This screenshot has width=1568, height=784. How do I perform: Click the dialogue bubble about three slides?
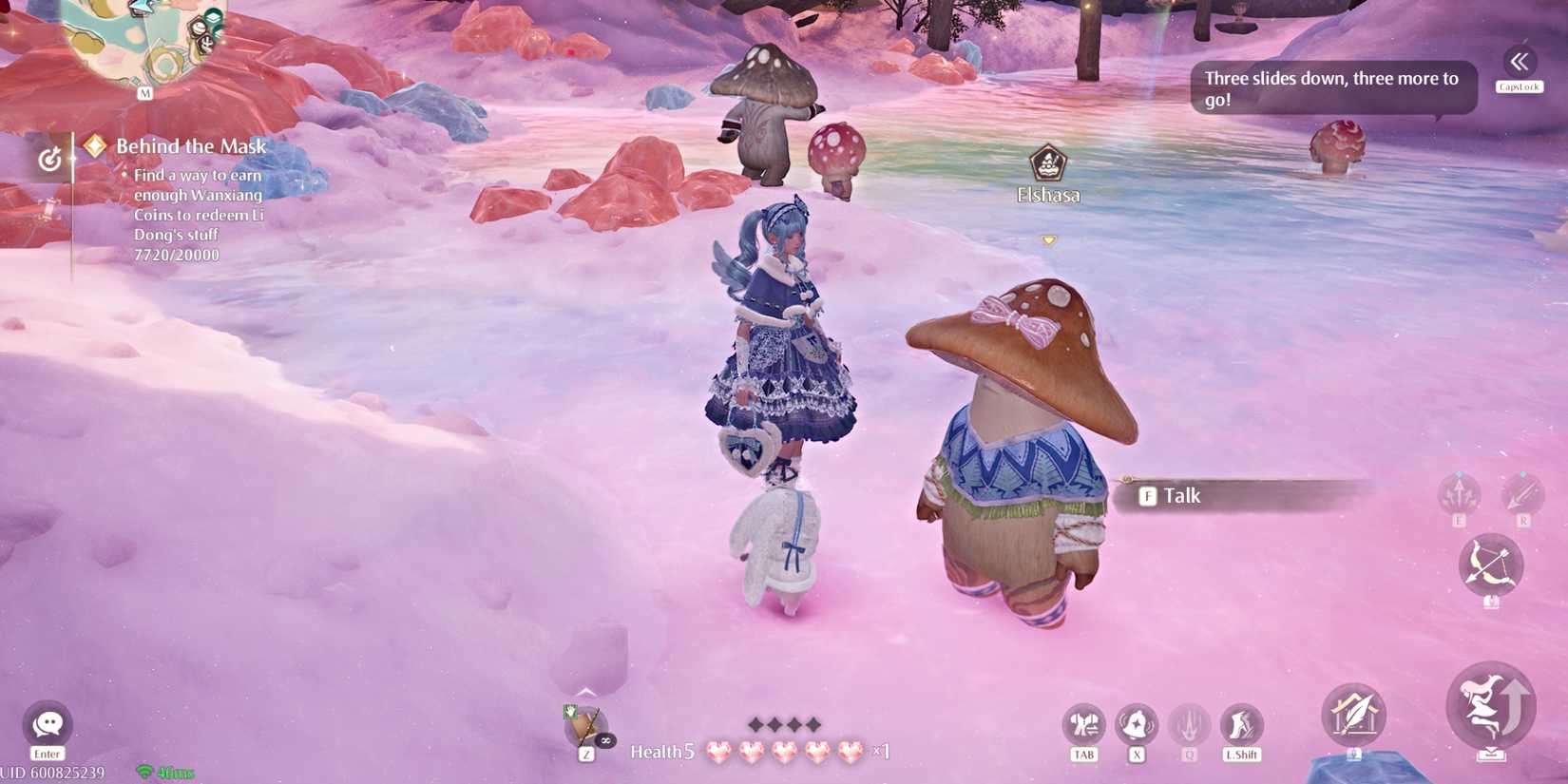click(x=1329, y=87)
